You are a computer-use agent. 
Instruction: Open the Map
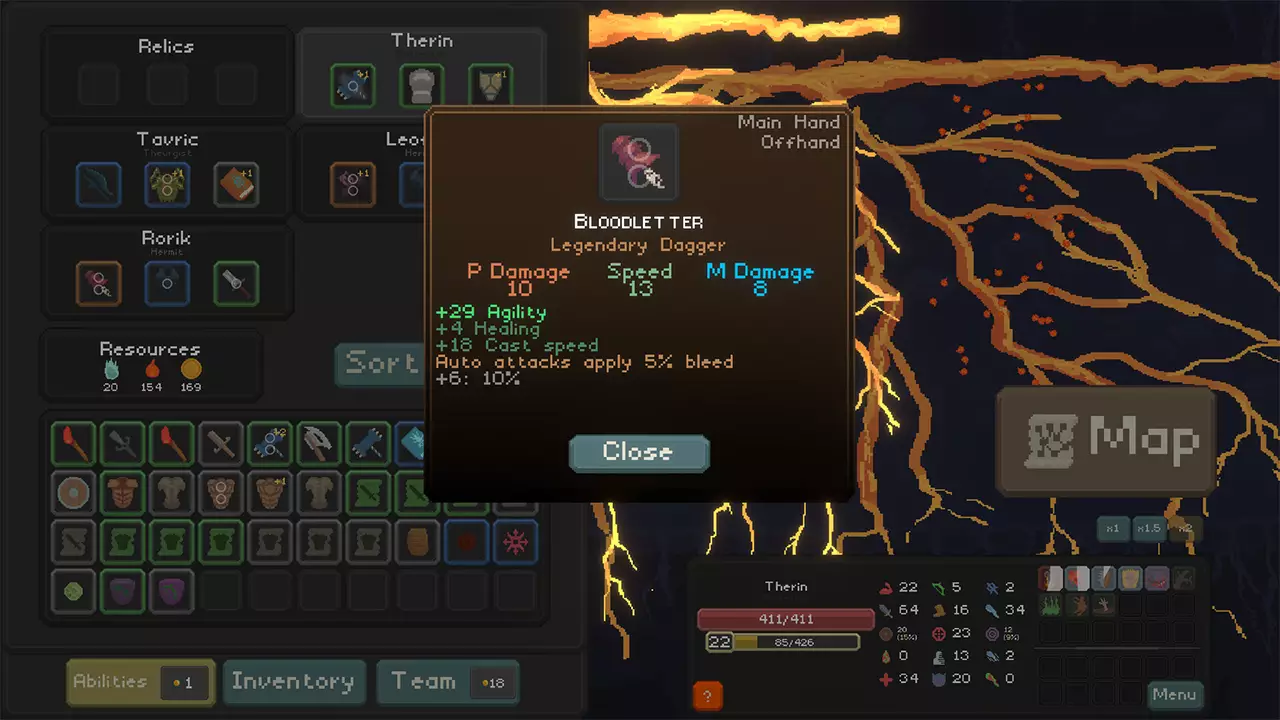1106,441
